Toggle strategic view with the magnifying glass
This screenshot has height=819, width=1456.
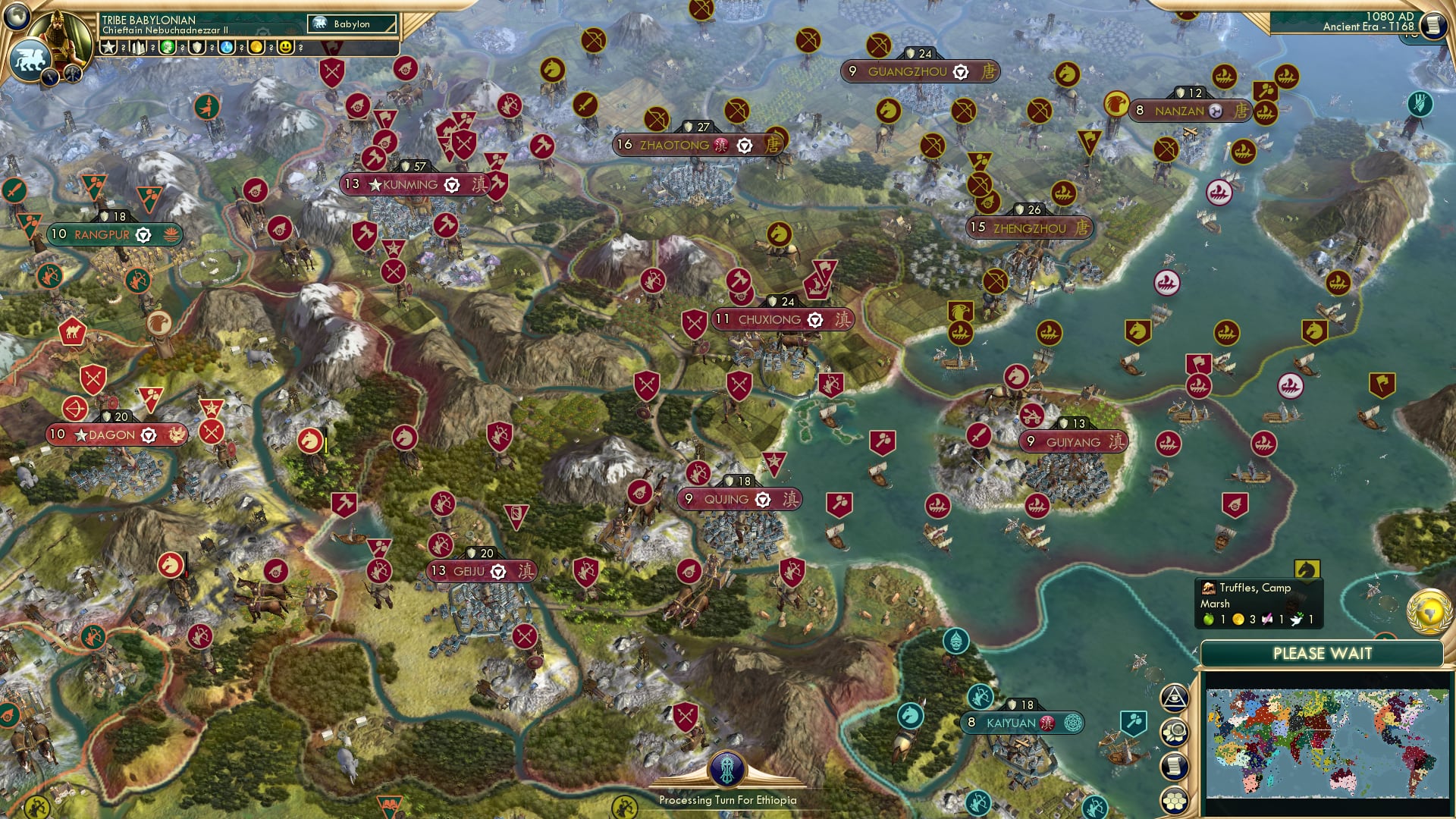tap(1174, 730)
